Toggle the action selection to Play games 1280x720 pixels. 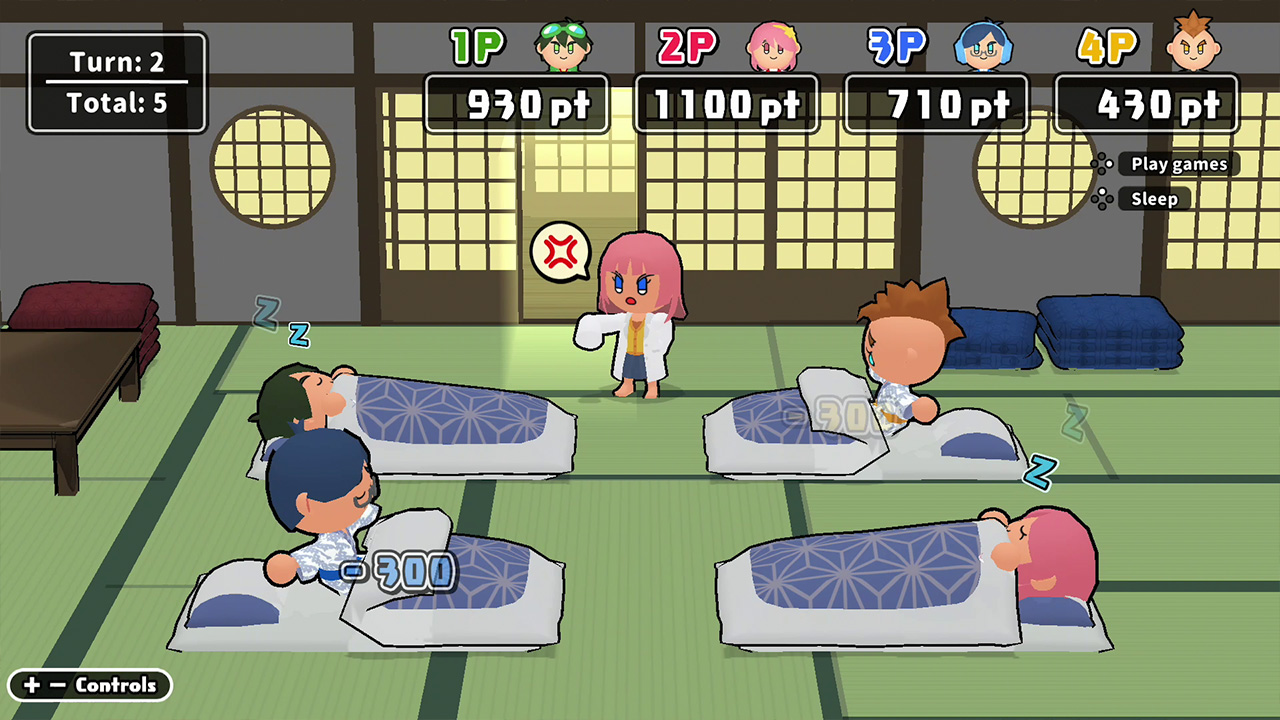point(1178,164)
